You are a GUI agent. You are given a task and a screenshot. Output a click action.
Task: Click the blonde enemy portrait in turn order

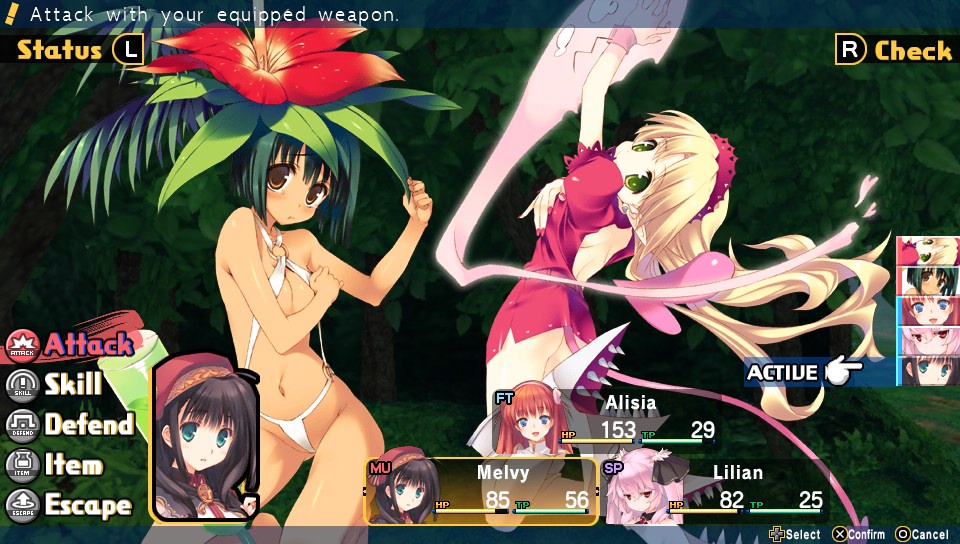930,251
